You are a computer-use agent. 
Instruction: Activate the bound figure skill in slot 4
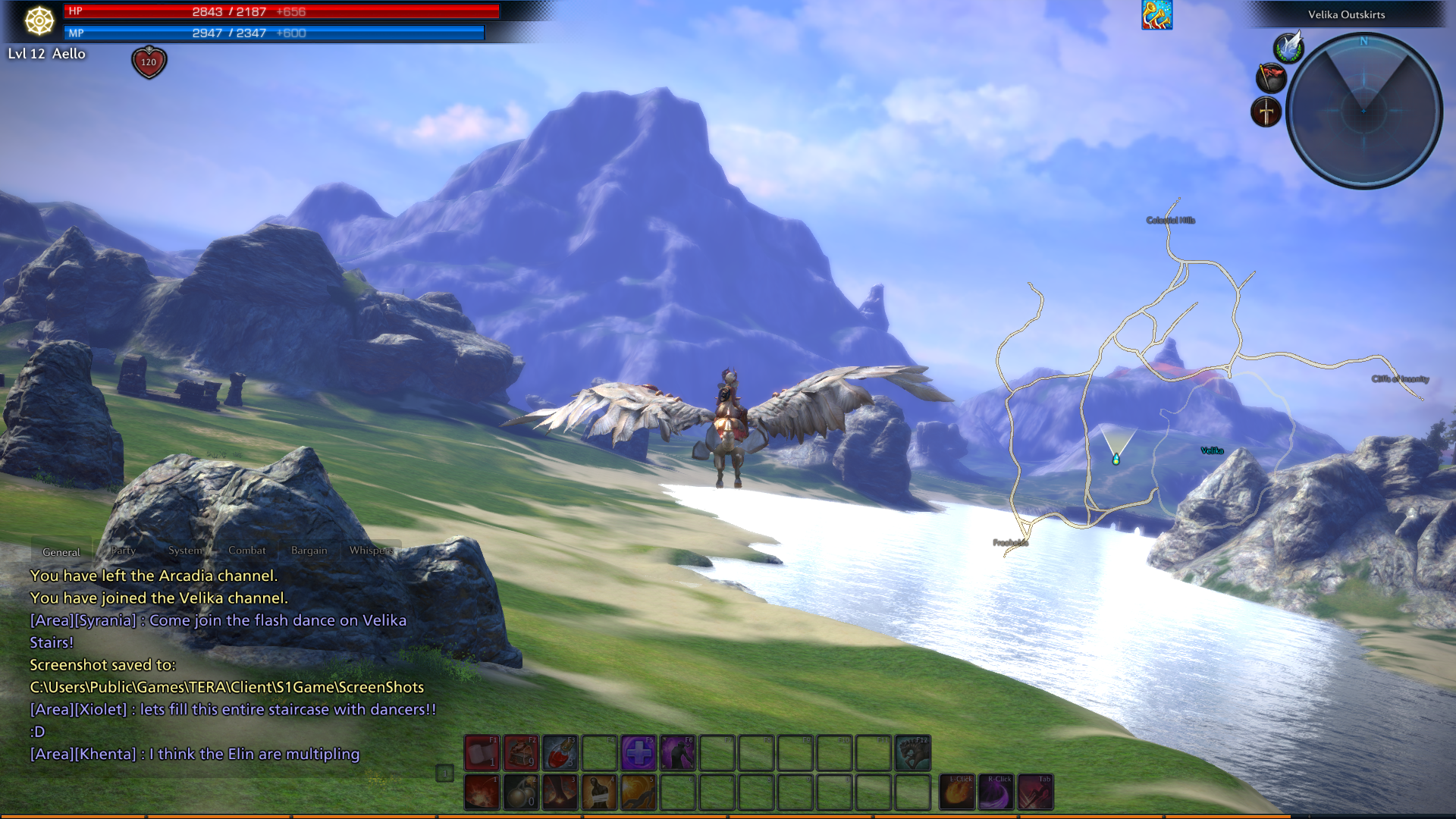[x=599, y=792]
